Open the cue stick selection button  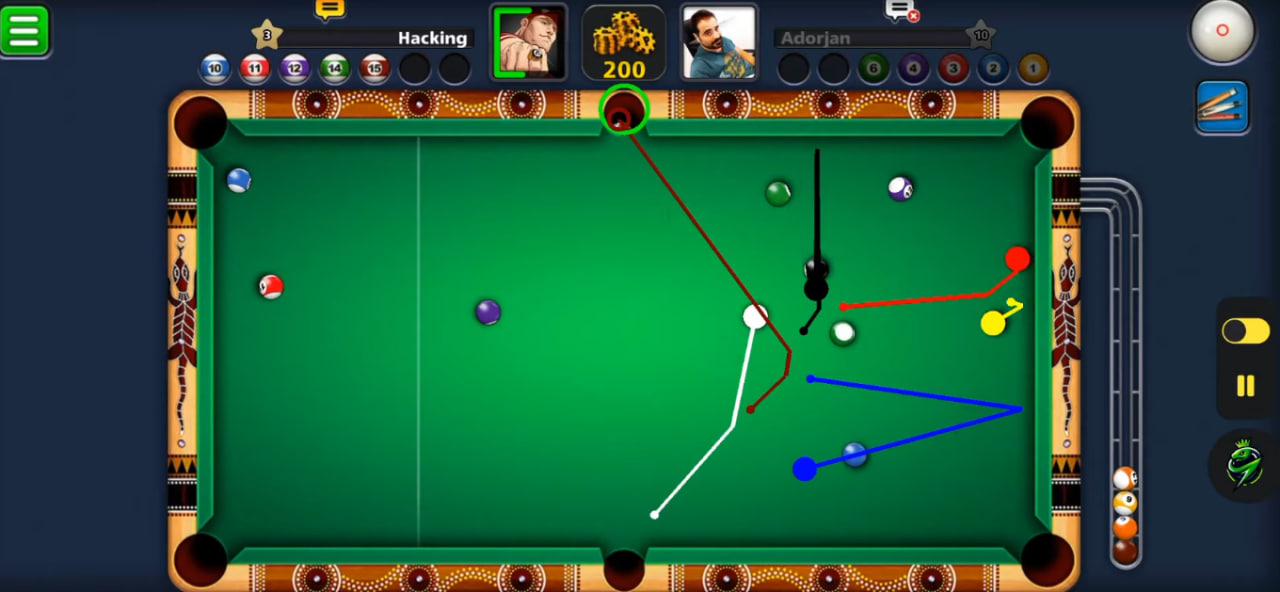[1222, 106]
